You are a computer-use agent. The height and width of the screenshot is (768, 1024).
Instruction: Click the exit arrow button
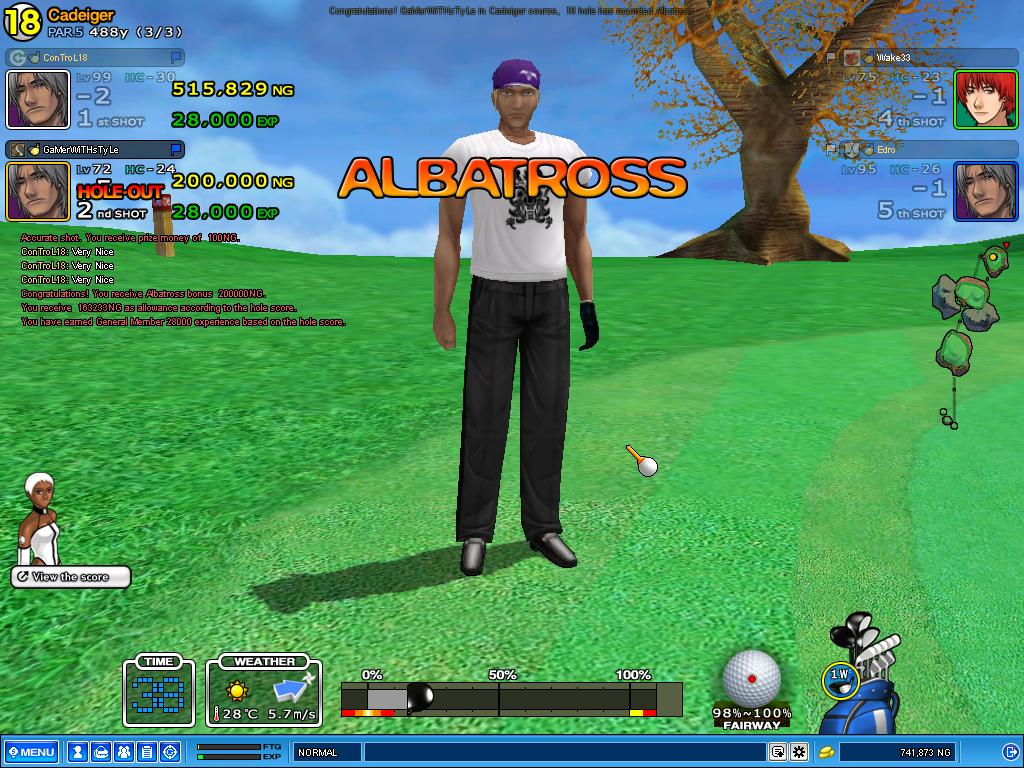click(x=1010, y=752)
